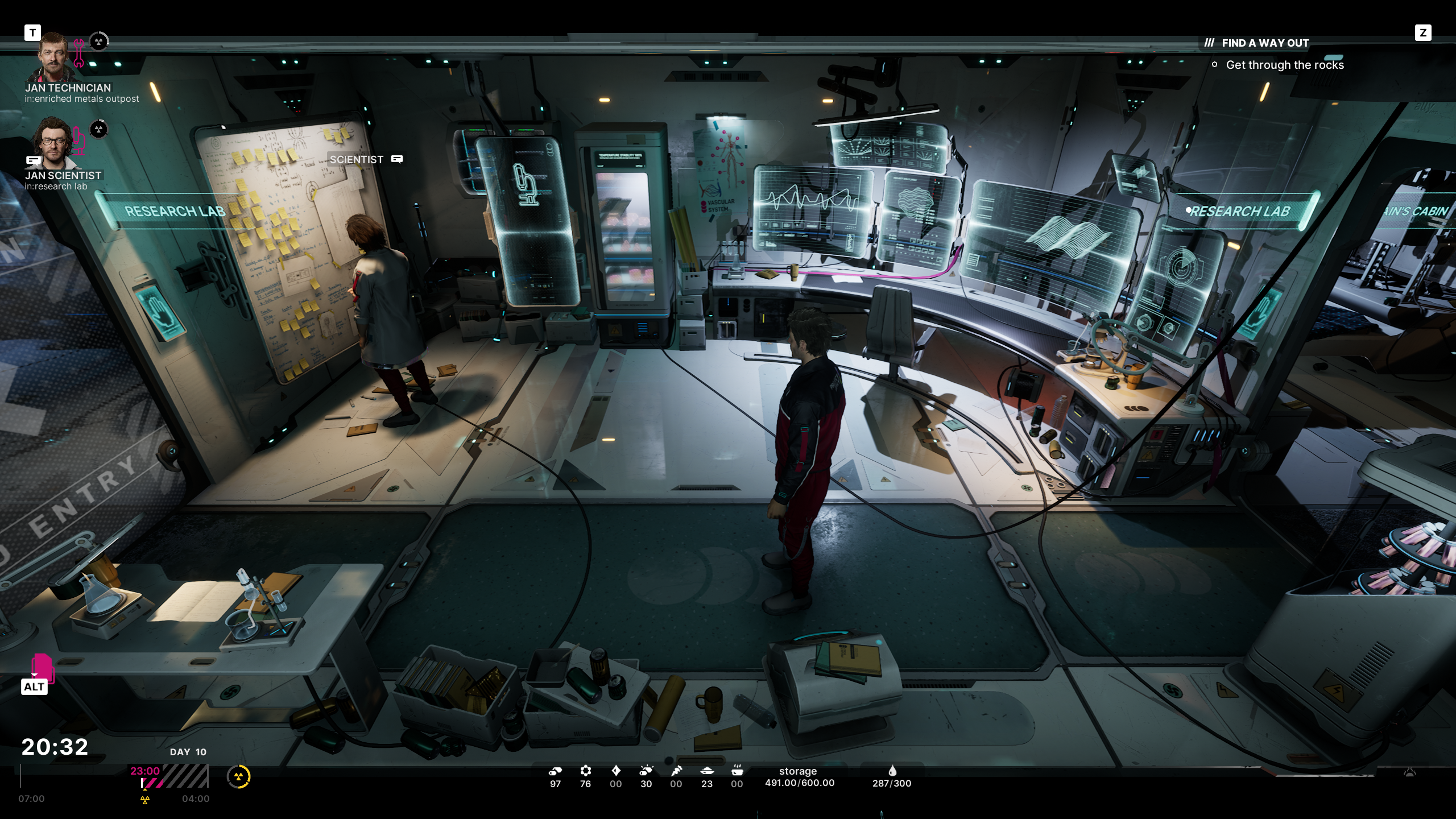Select the carrot food resource icon
This screenshot has height=819, width=1456.
point(677,772)
